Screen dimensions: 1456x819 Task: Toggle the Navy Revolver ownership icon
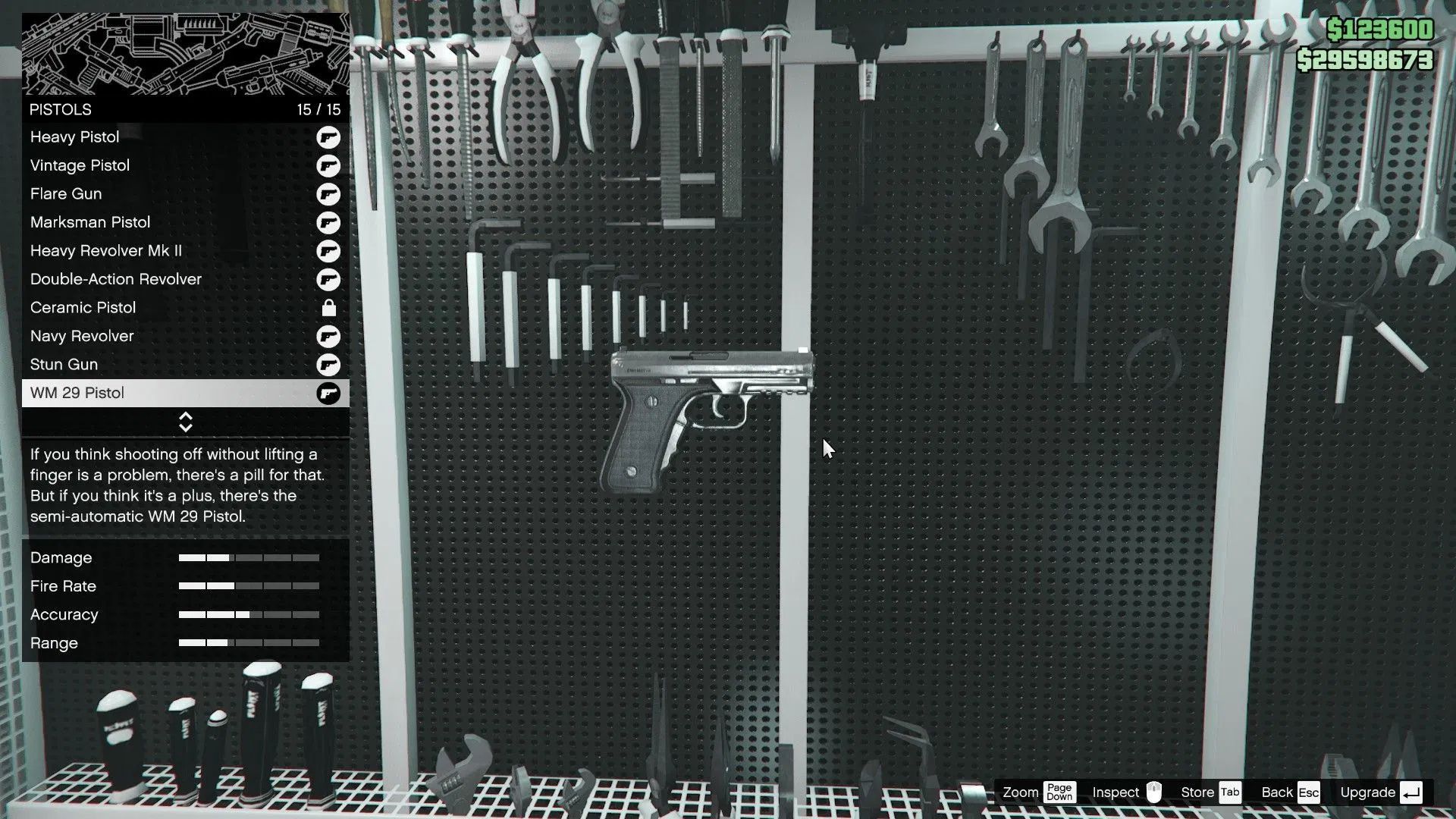pyautogui.click(x=328, y=336)
